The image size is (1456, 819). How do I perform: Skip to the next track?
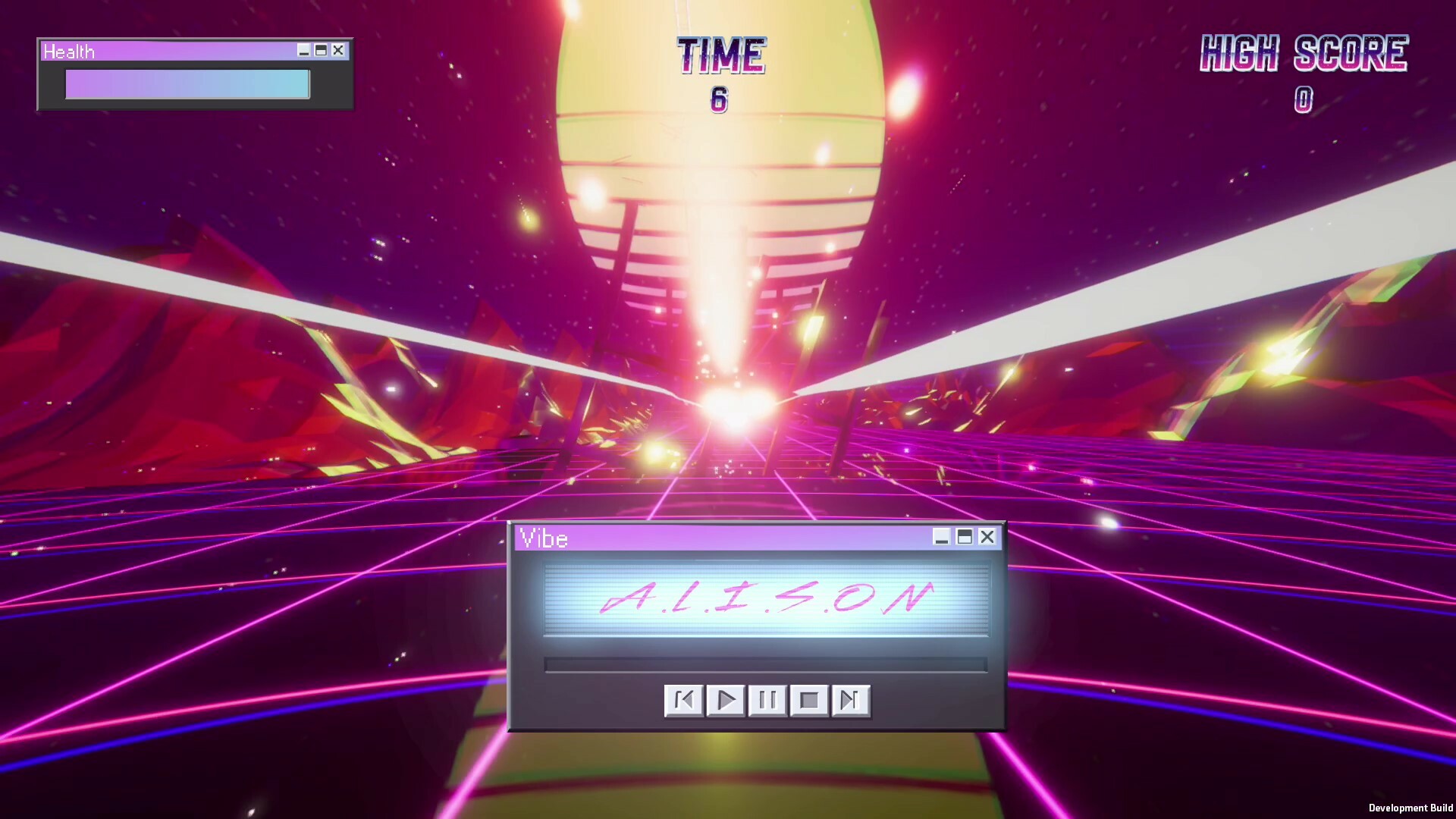pyautogui.click(x=849, y=701)
